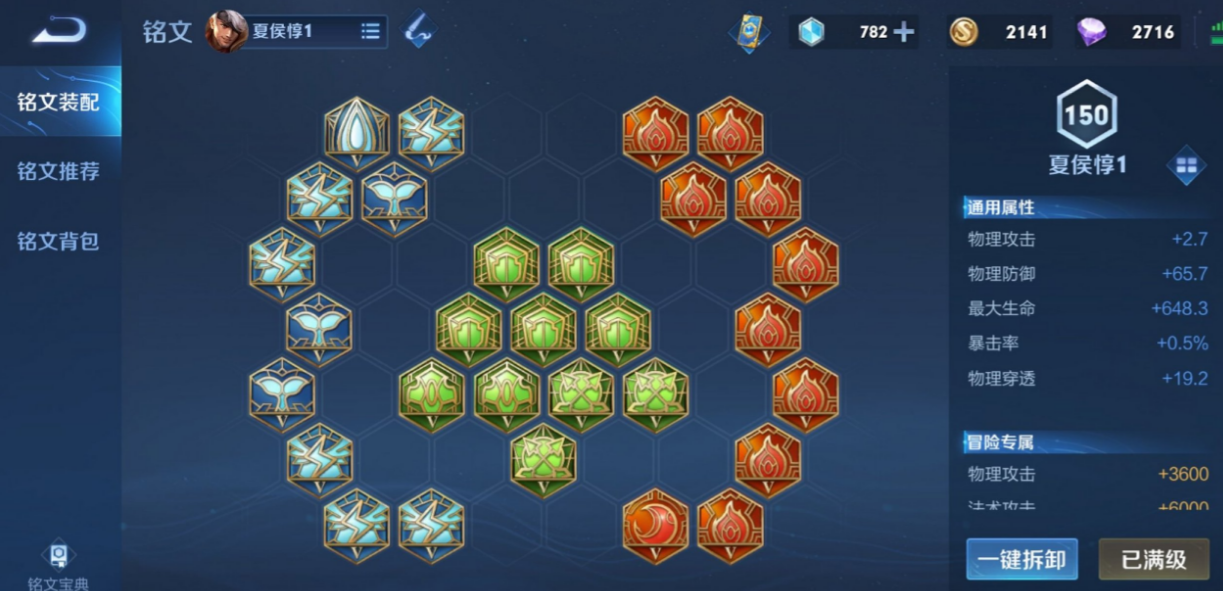This screenshot has width=1223, height=591.
Task: Expand the 通用属性 attributes section
Action: click(x=1000, y=208)
